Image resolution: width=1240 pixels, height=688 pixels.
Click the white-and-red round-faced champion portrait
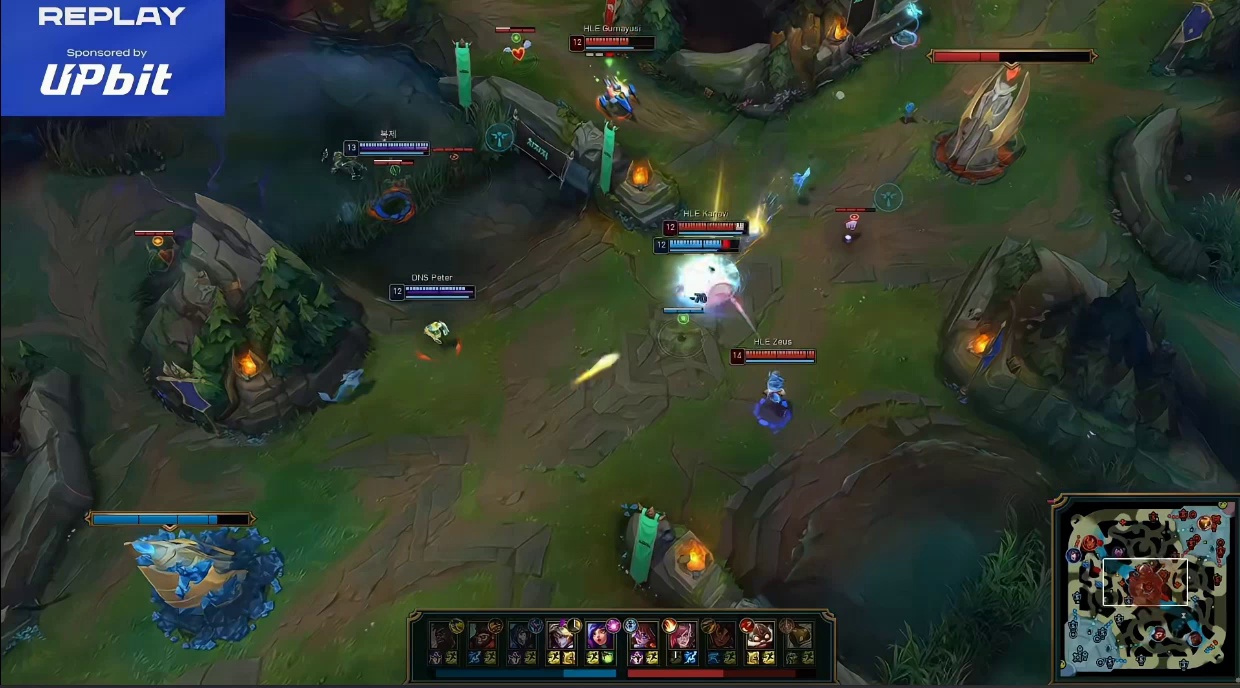(x=758, y=636)
